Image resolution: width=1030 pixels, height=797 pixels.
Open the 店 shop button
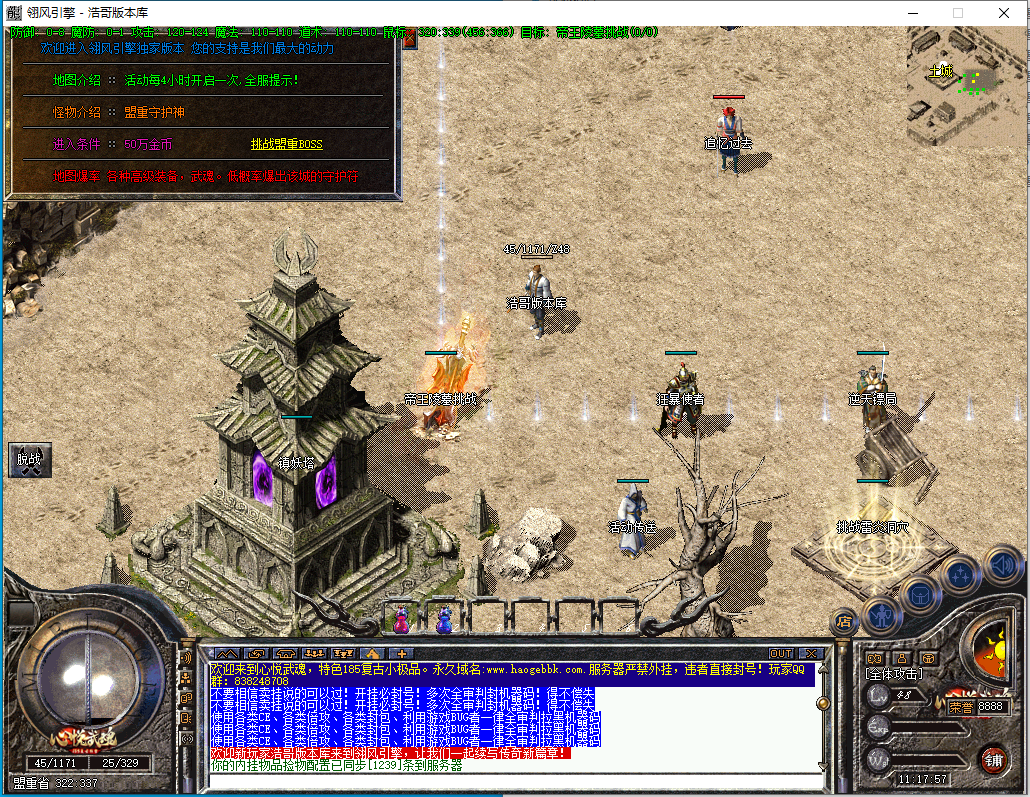[843, 619]
